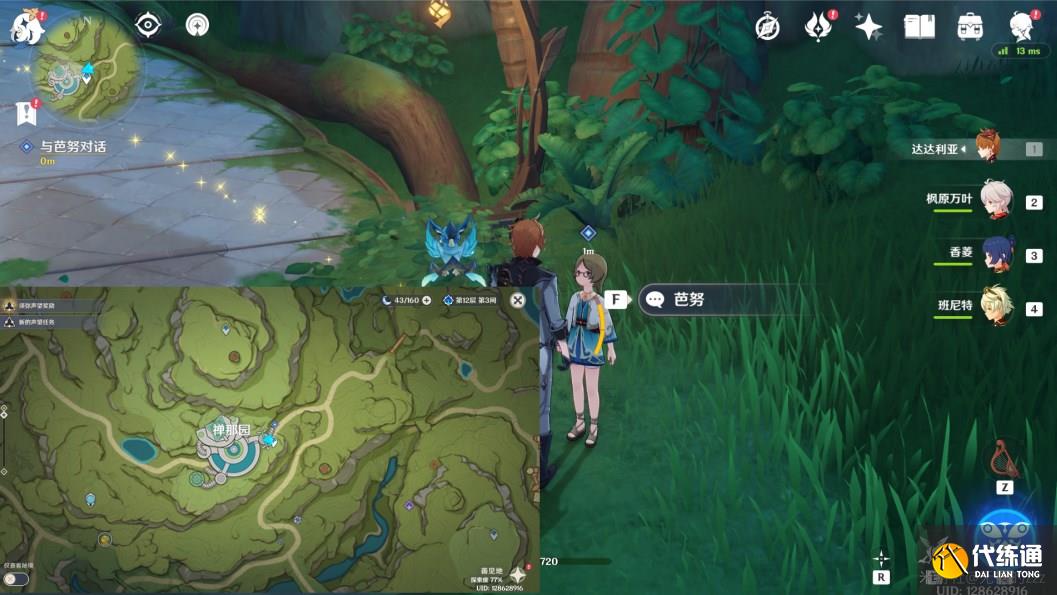Open the adventurer compass icon

(x=767, y=27)
